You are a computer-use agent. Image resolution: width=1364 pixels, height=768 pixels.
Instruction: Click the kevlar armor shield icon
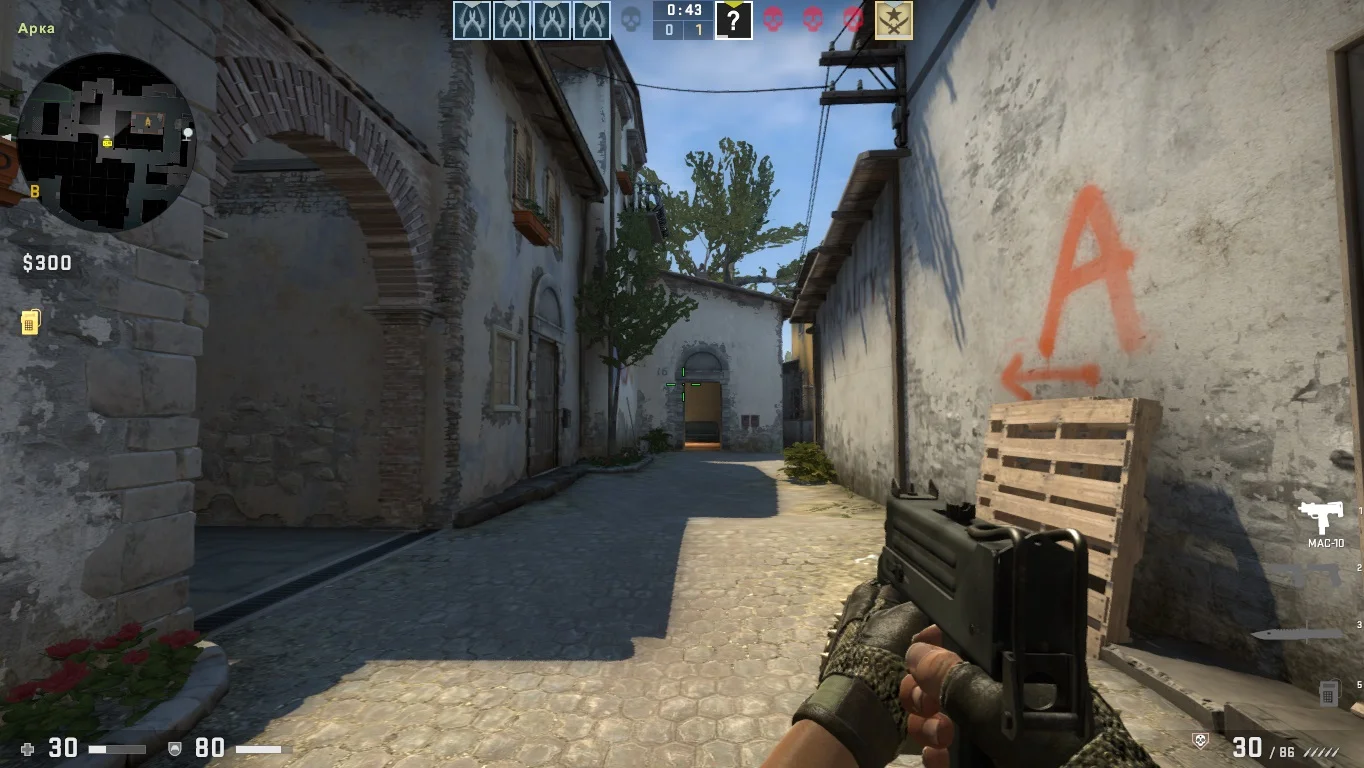click(175, 748)
